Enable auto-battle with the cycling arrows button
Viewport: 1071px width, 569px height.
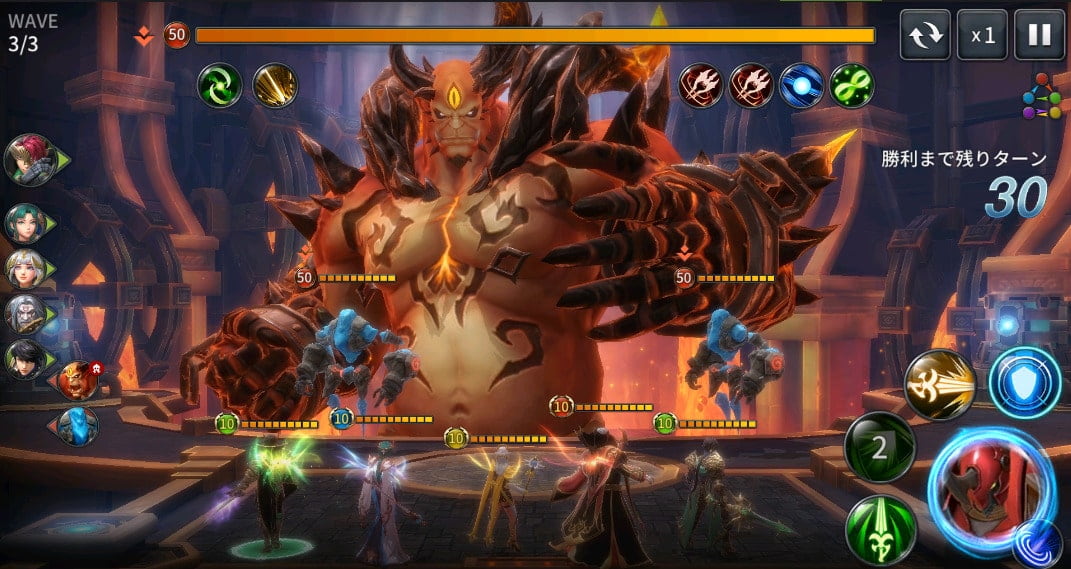pyautogui.click(x=925, y=36)
